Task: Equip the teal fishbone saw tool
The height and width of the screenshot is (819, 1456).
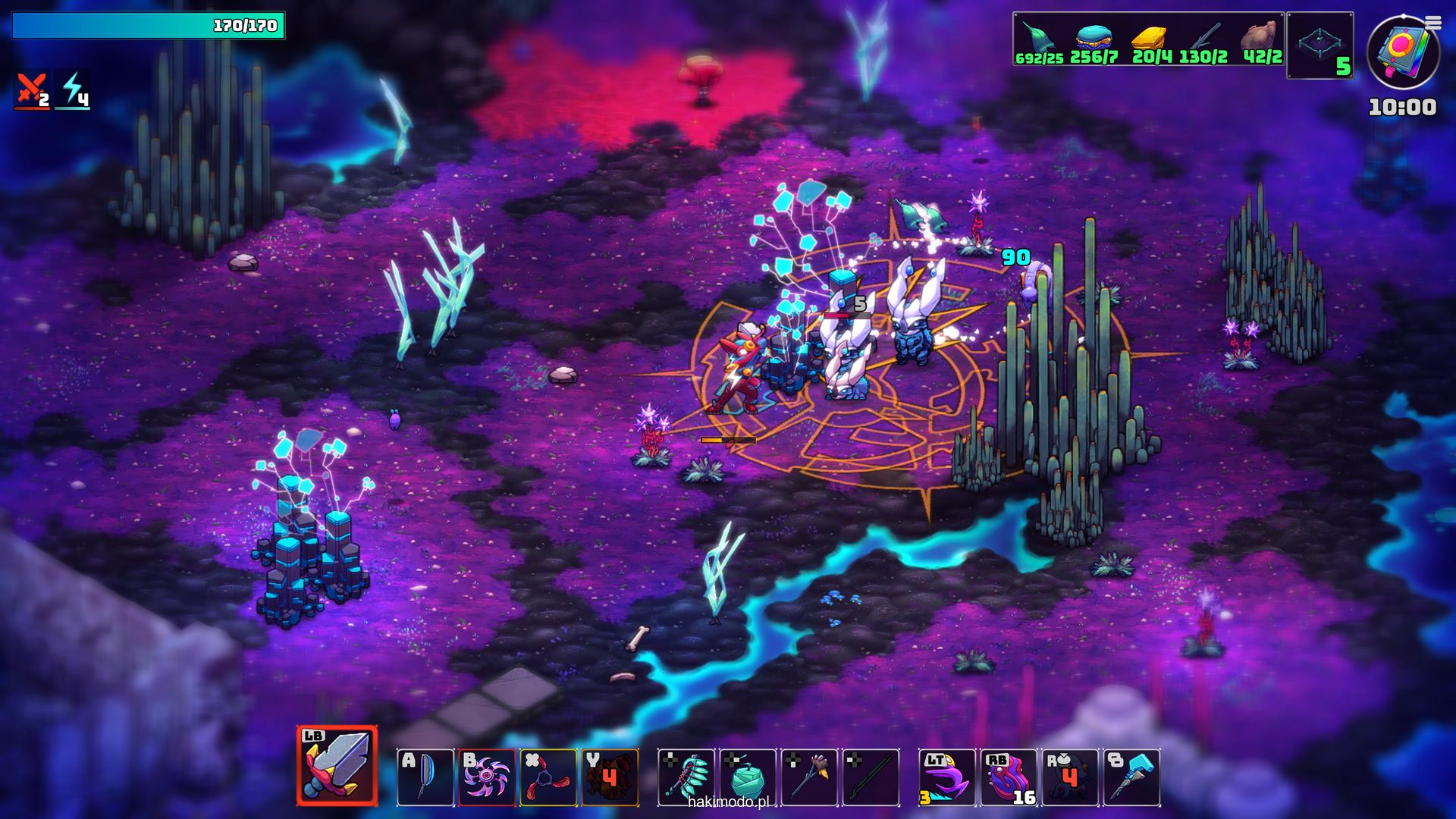Action: click(x=686, y=777)
